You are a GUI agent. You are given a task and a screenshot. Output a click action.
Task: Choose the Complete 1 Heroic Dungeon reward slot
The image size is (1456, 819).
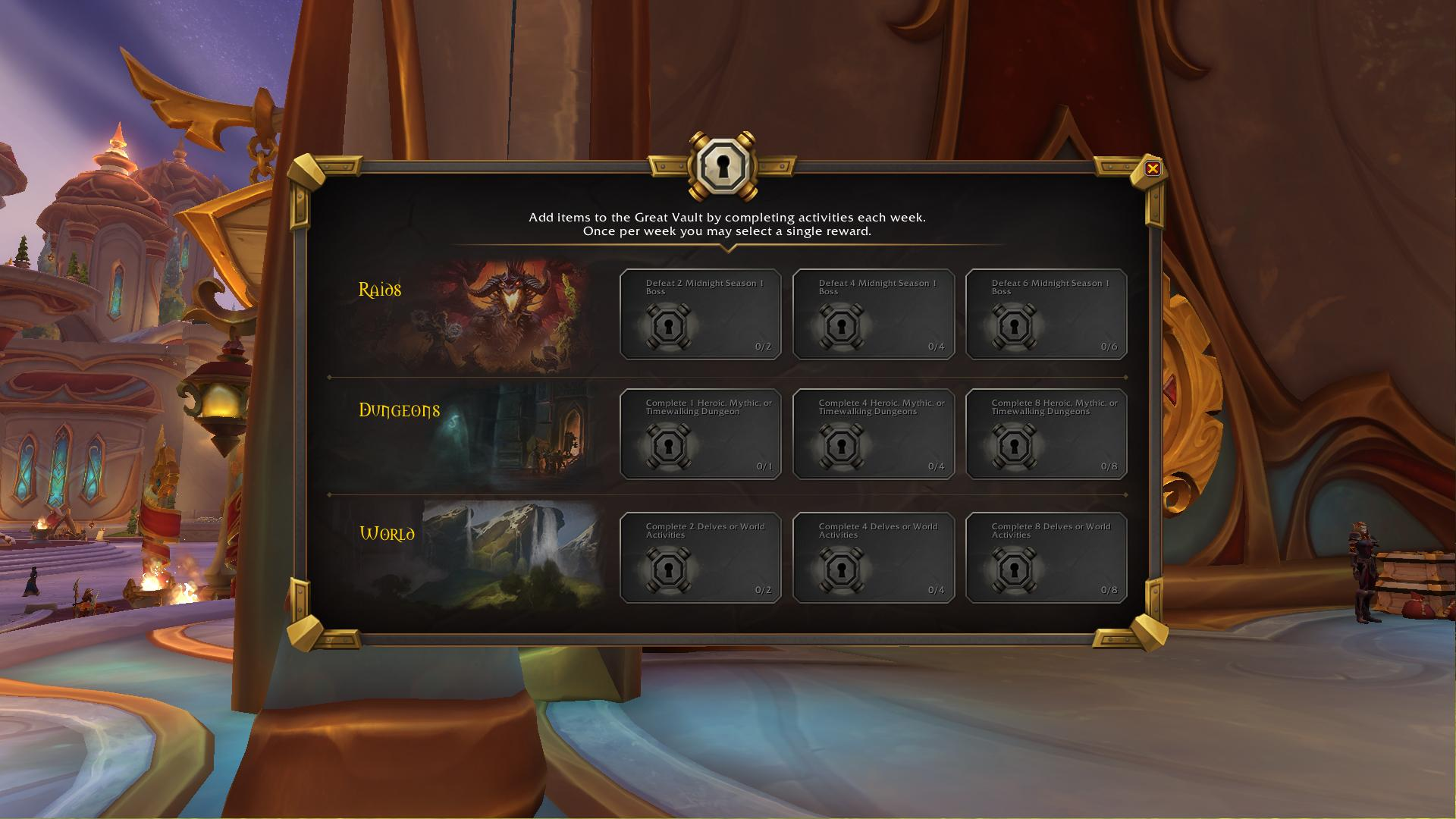pyautogui.click(x=700, y=434)
